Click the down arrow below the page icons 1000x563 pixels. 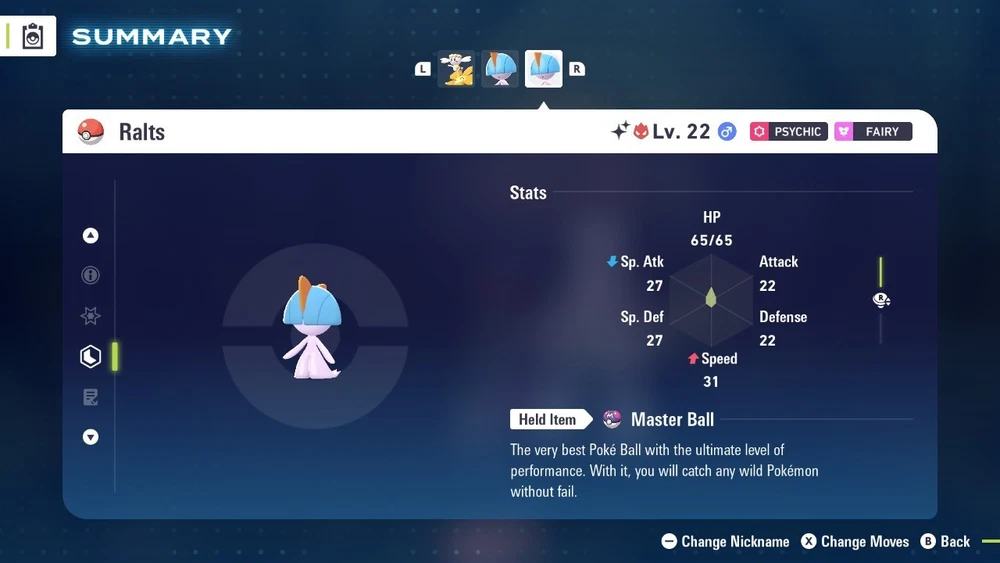91,437
